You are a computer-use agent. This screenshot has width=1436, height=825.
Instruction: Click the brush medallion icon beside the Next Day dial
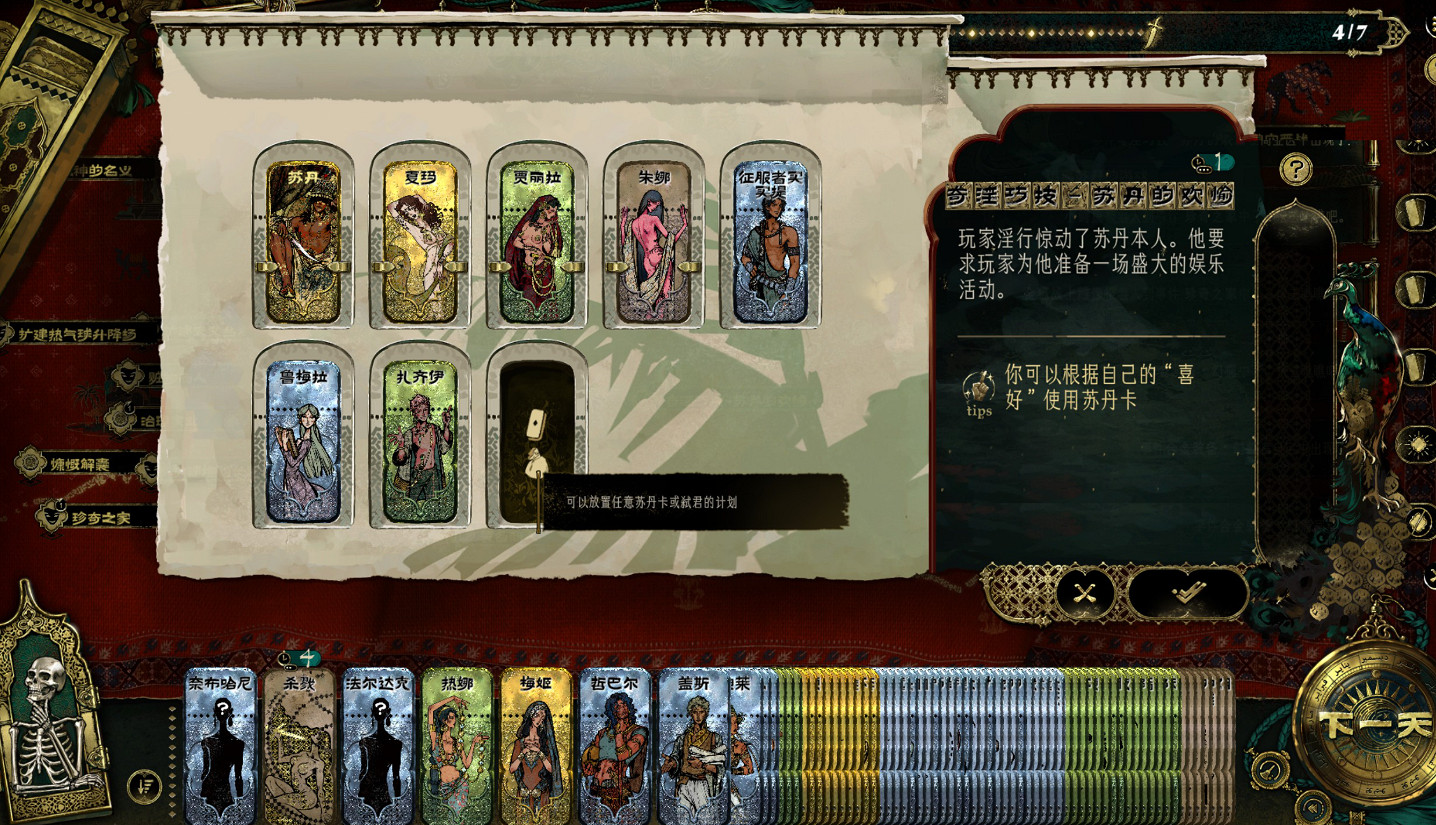[x=1270, y=770]
